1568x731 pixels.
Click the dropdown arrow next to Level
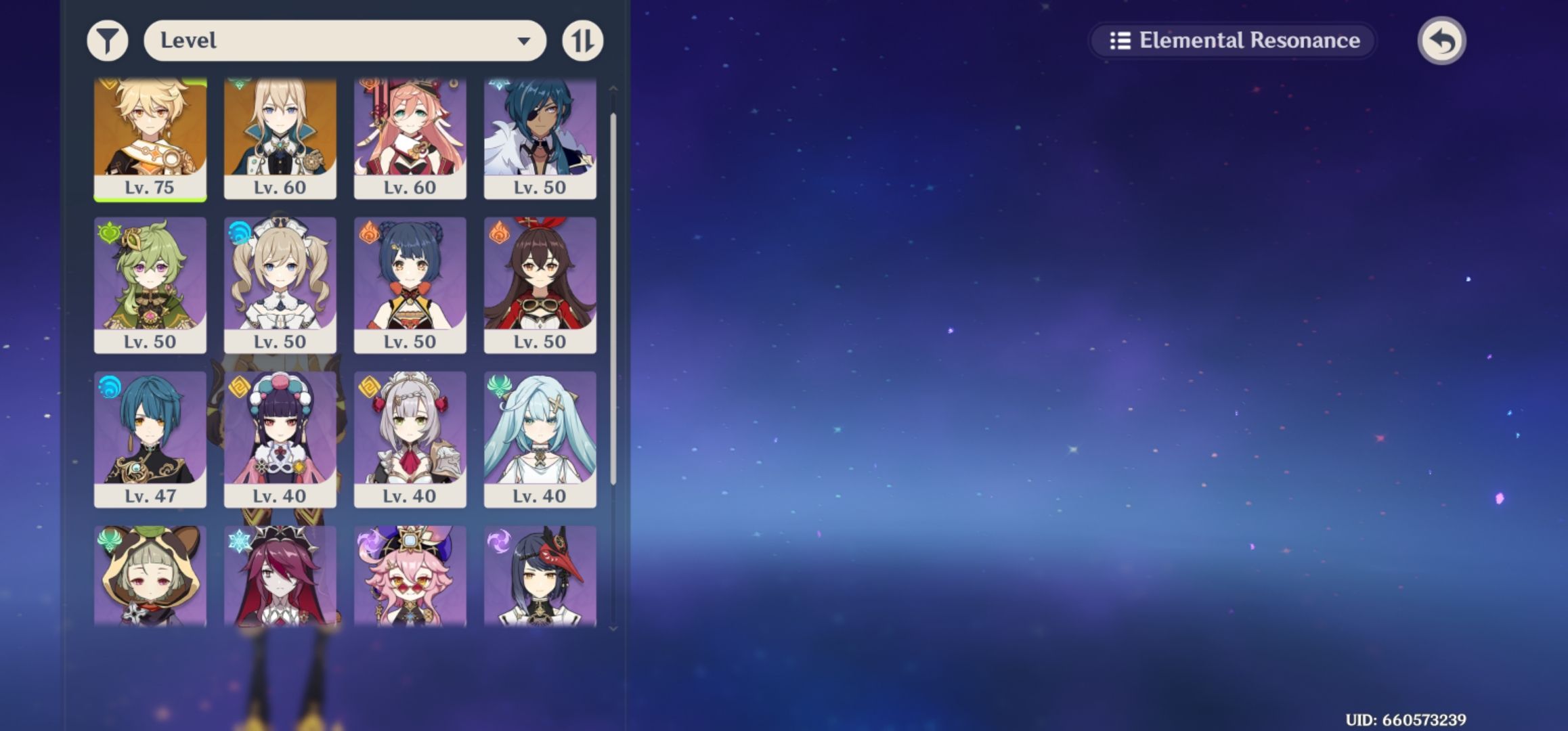527,41
